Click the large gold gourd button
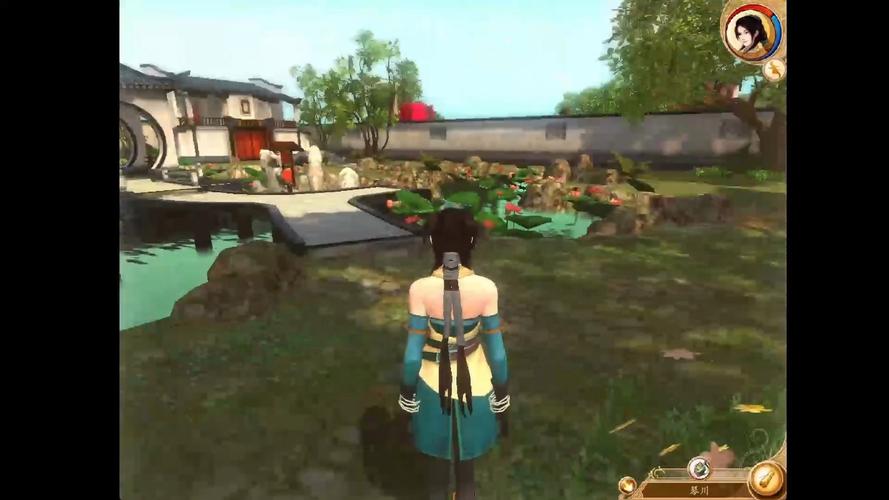Image resolution: width=889 pixels, height=500 pixels. [x=766, y=478]
